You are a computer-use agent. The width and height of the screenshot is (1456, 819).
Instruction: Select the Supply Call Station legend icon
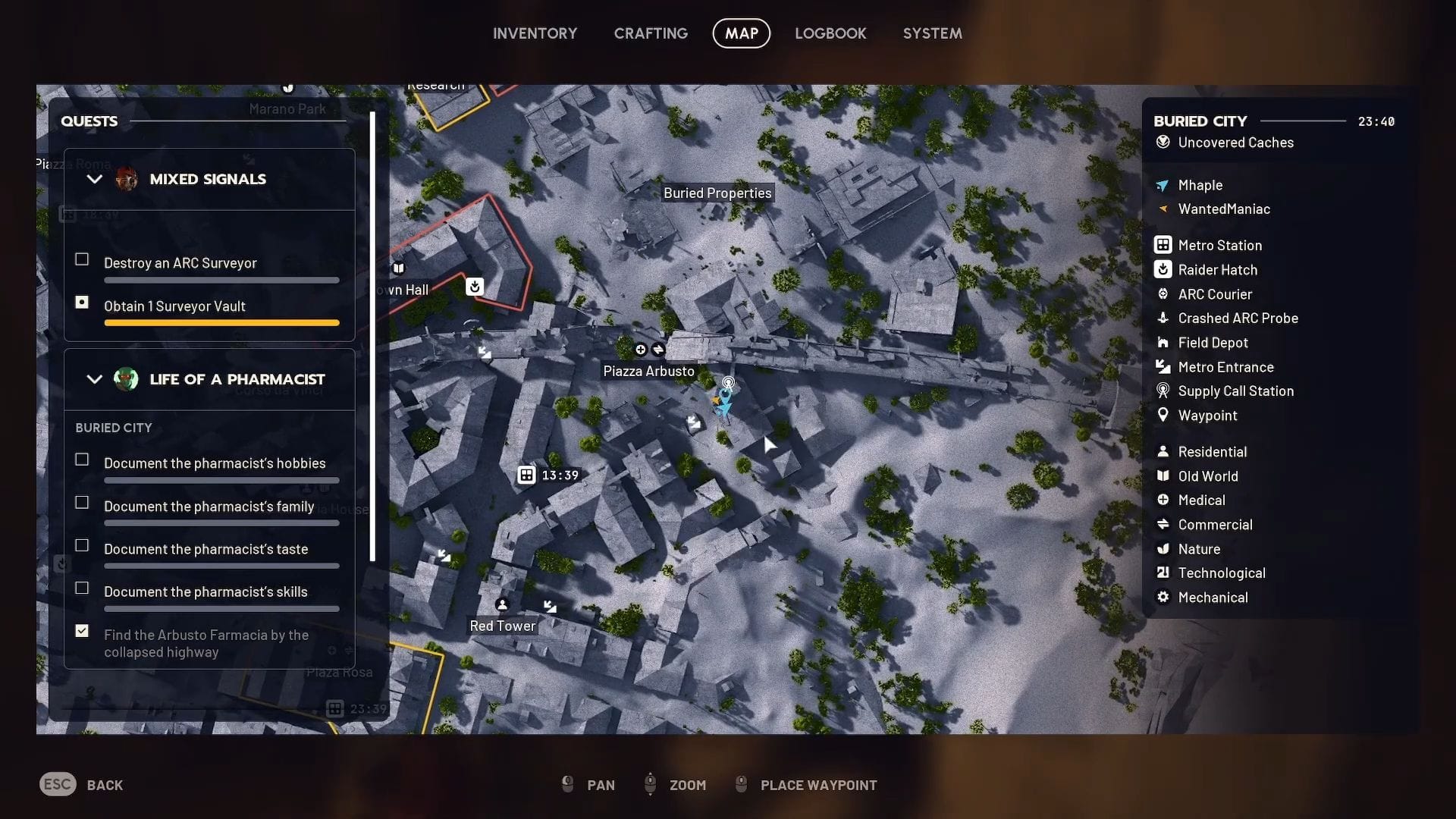pyautogui.click(x=1163, y=391)
